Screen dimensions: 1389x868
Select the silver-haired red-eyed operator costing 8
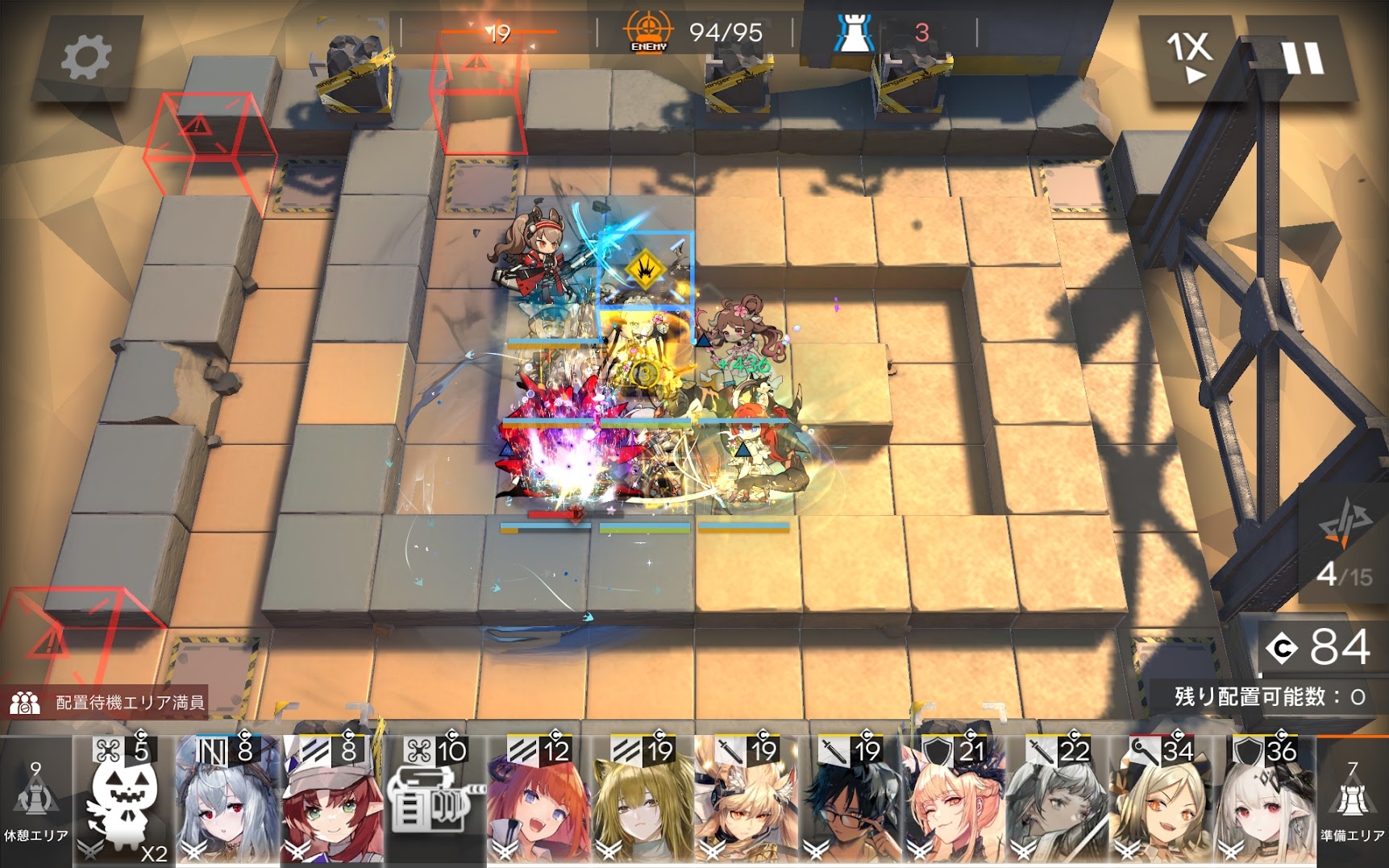tap(227, 802)
